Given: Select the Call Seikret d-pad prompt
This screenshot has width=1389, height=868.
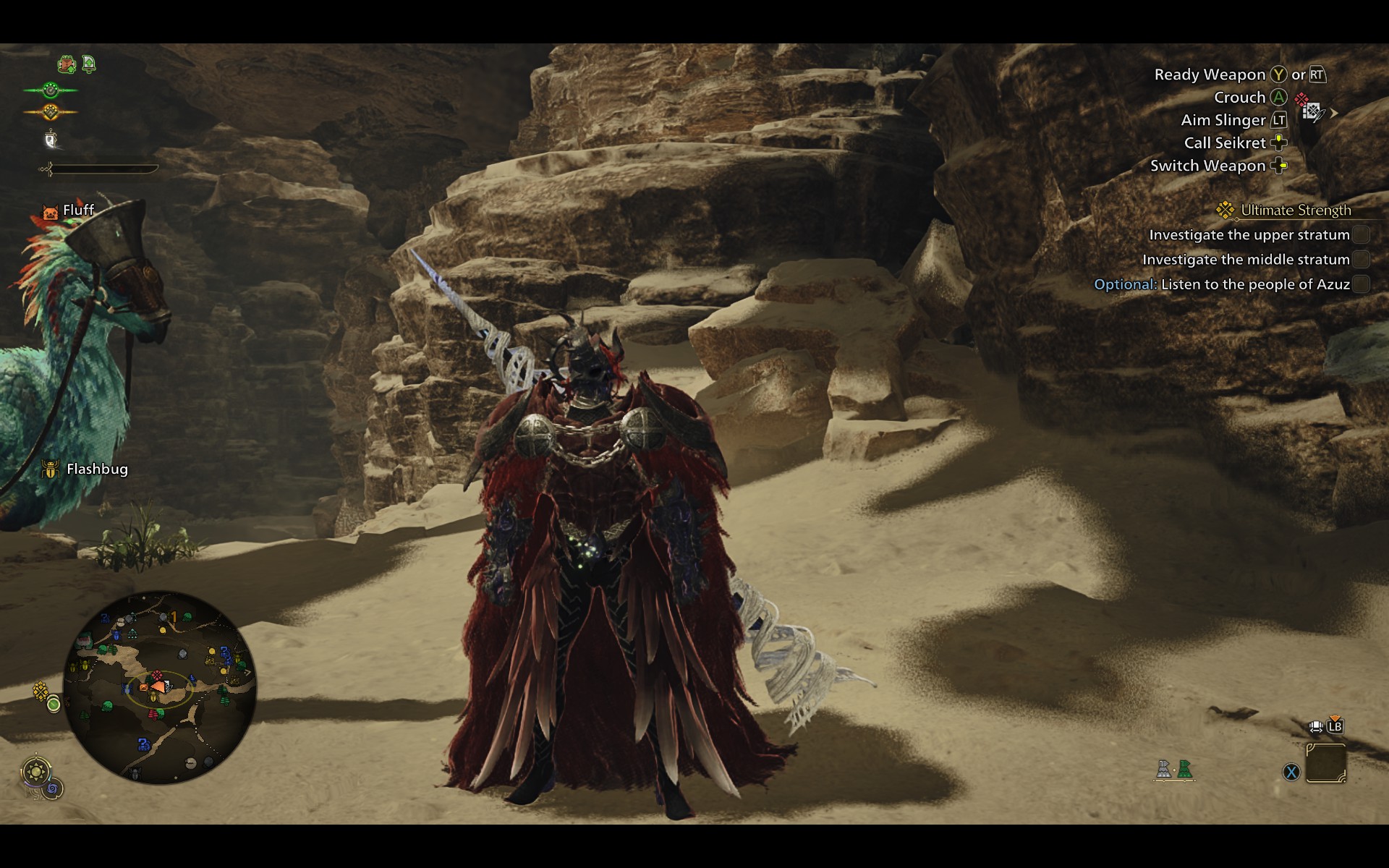Looking at the screenshot, I should tap(1279, 143).
